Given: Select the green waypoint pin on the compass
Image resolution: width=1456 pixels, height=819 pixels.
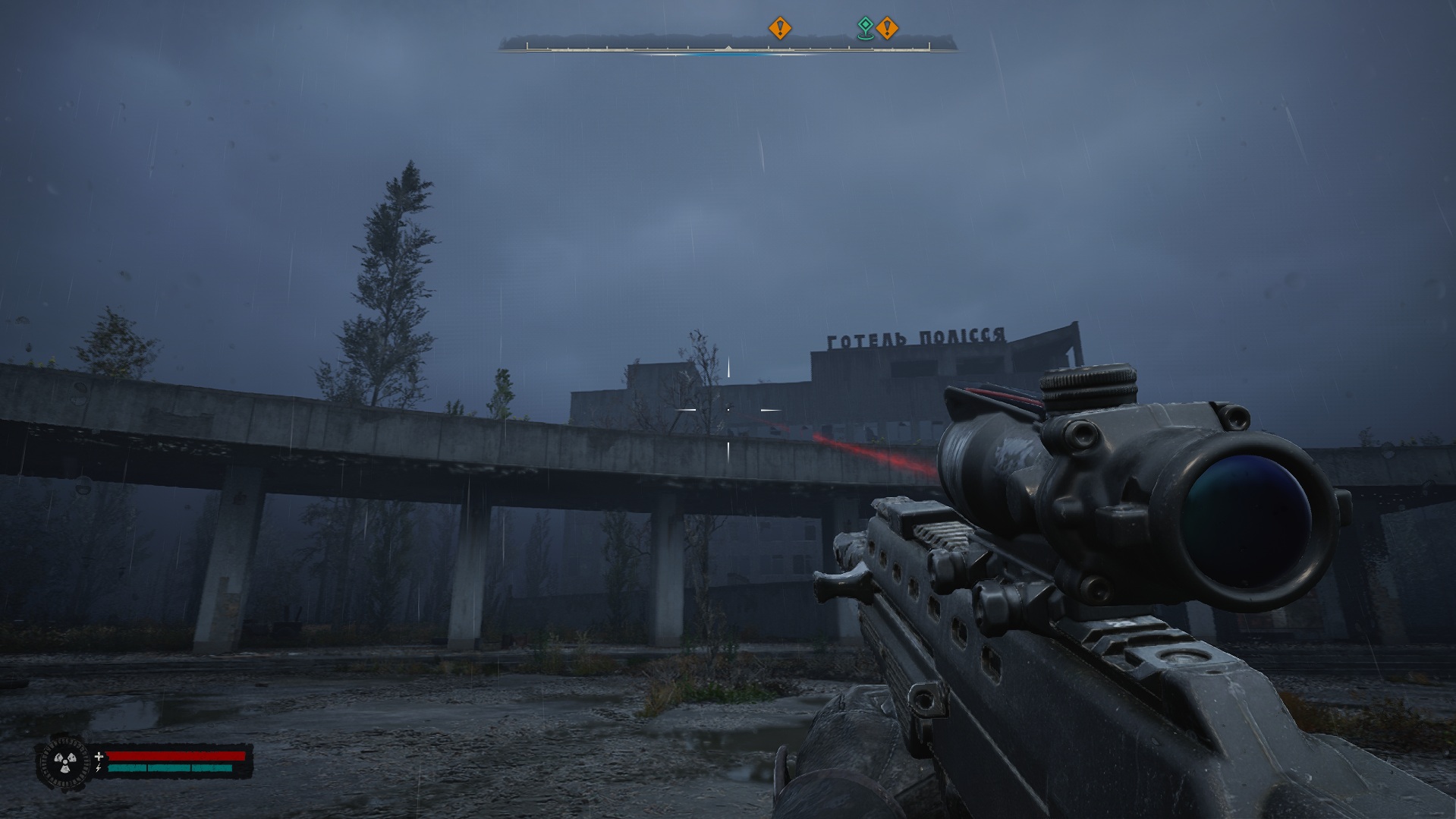Looking at the screenshot, I should [x=864, y=28].
